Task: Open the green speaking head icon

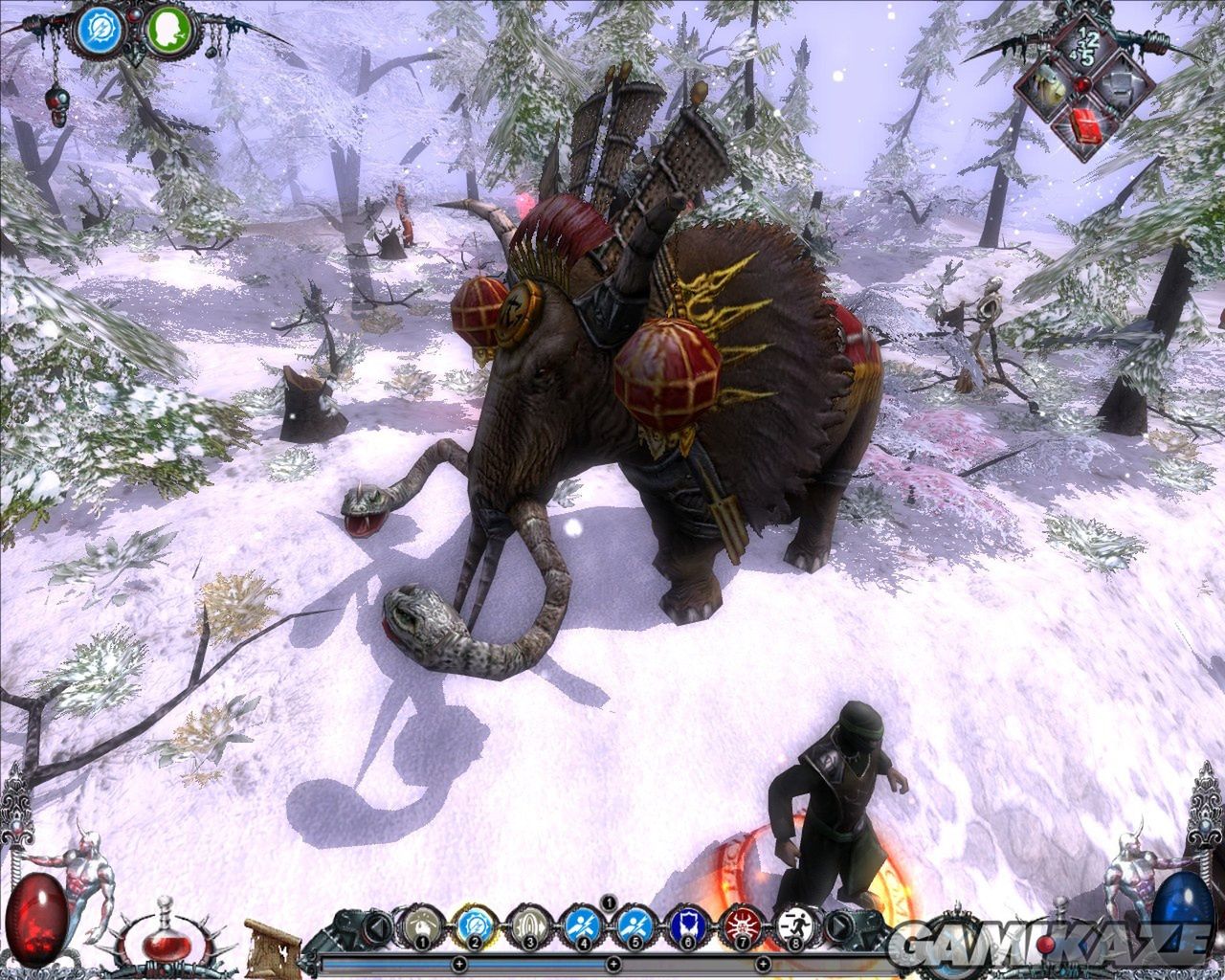Action: click(169, 31)
